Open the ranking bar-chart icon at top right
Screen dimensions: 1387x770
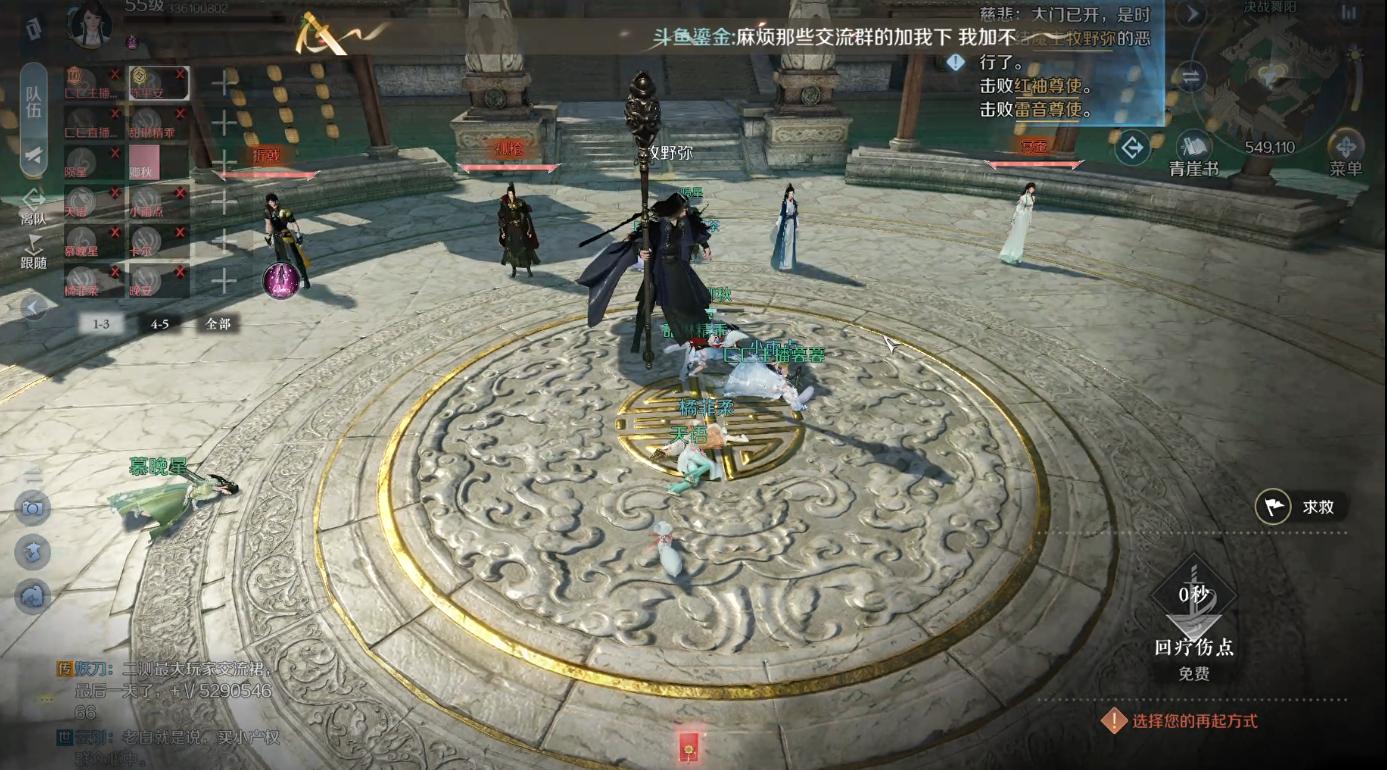coord(1349,14)
